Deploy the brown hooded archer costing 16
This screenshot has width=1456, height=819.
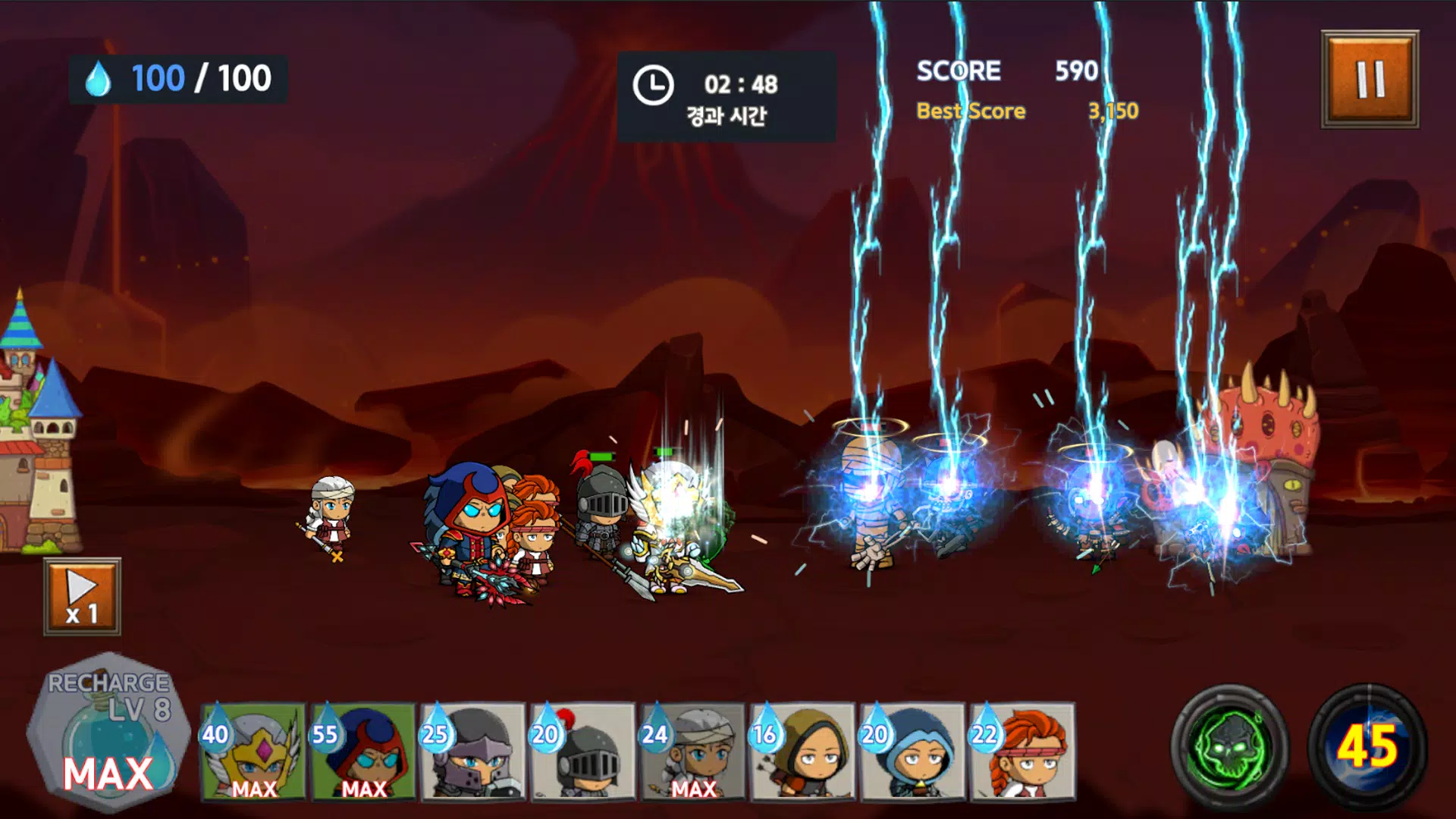click(803, 752)
